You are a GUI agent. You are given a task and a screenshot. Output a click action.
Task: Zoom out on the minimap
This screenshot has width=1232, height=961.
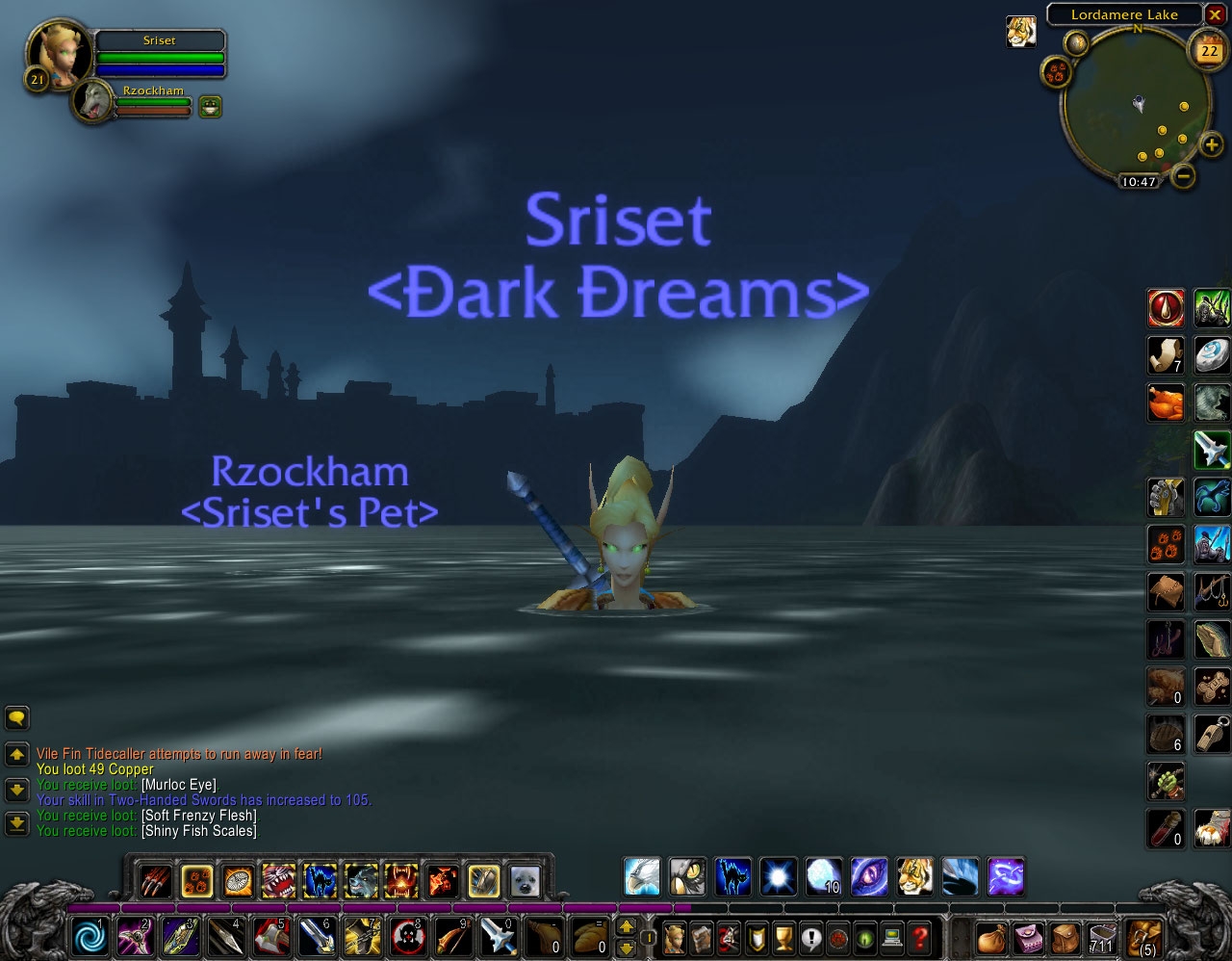pyautogui.click(x=1185, y=175)
